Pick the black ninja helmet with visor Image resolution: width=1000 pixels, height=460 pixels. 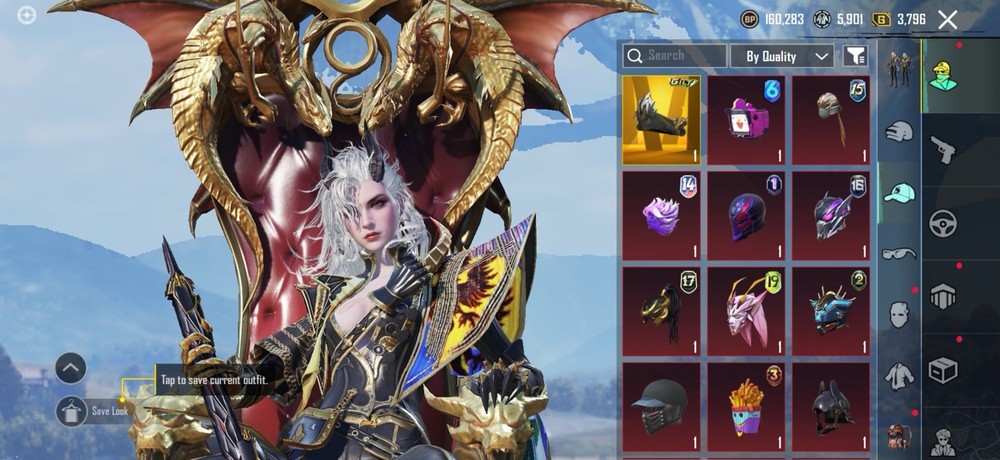pos(661,406)
